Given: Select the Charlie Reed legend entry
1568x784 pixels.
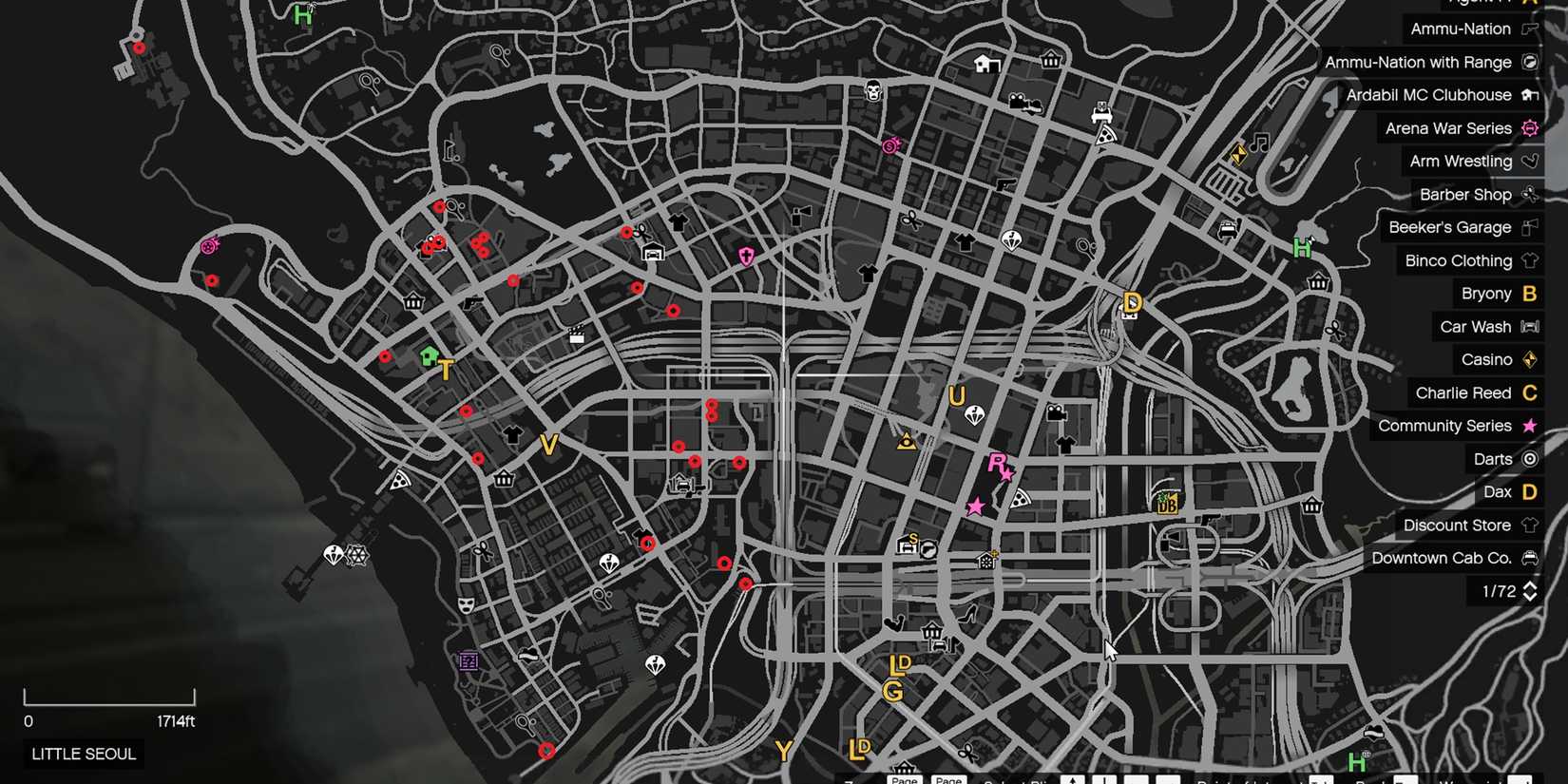Looking at the screenshot, I should click(x=1462, y=392).
